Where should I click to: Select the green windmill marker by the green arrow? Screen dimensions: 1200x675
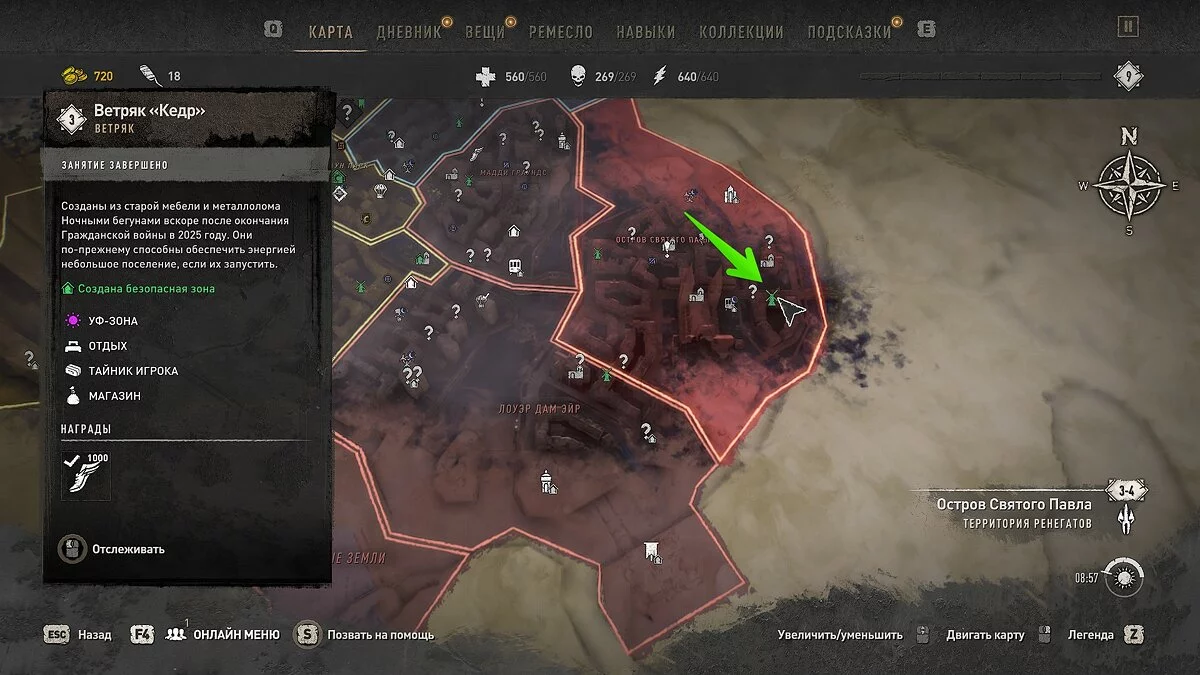771,296
